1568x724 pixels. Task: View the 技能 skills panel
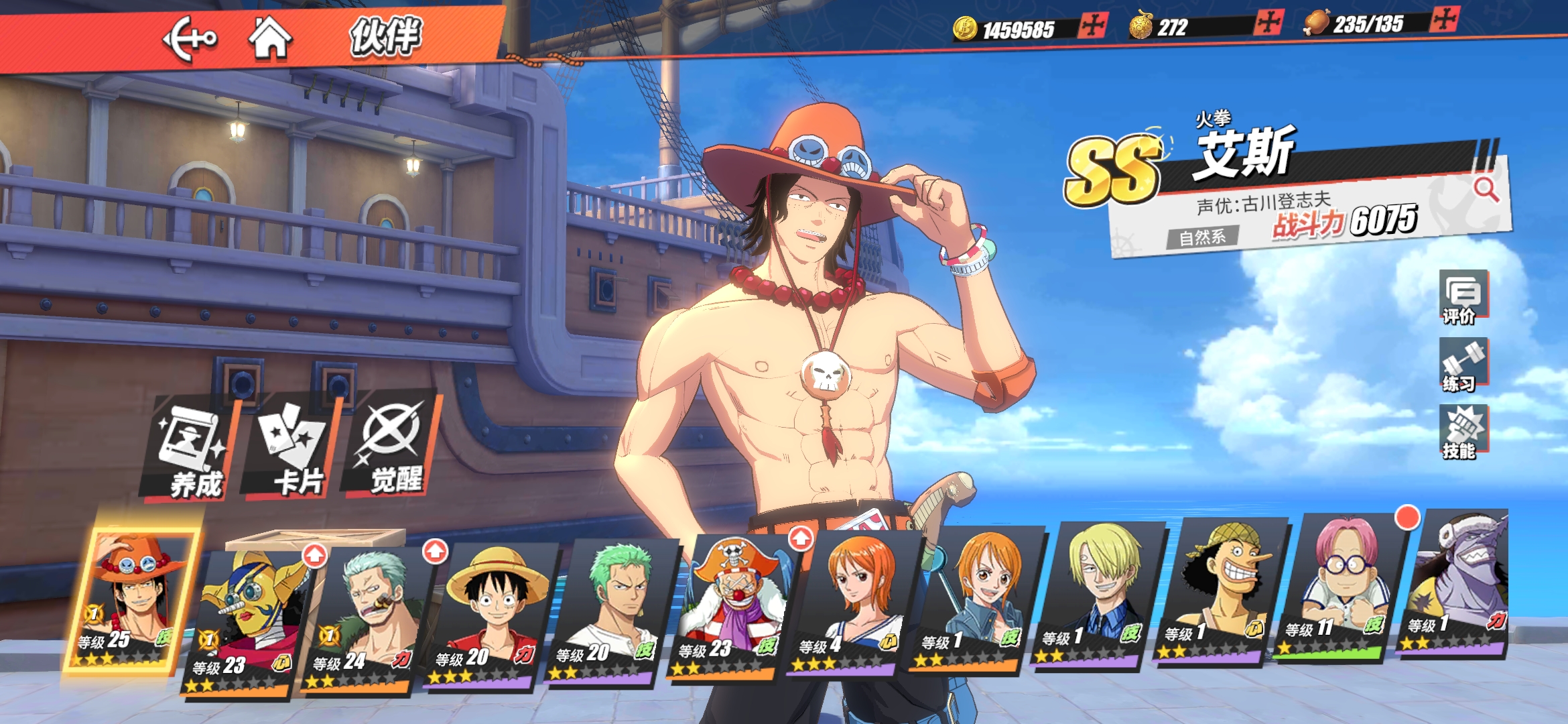point(1463,432)
